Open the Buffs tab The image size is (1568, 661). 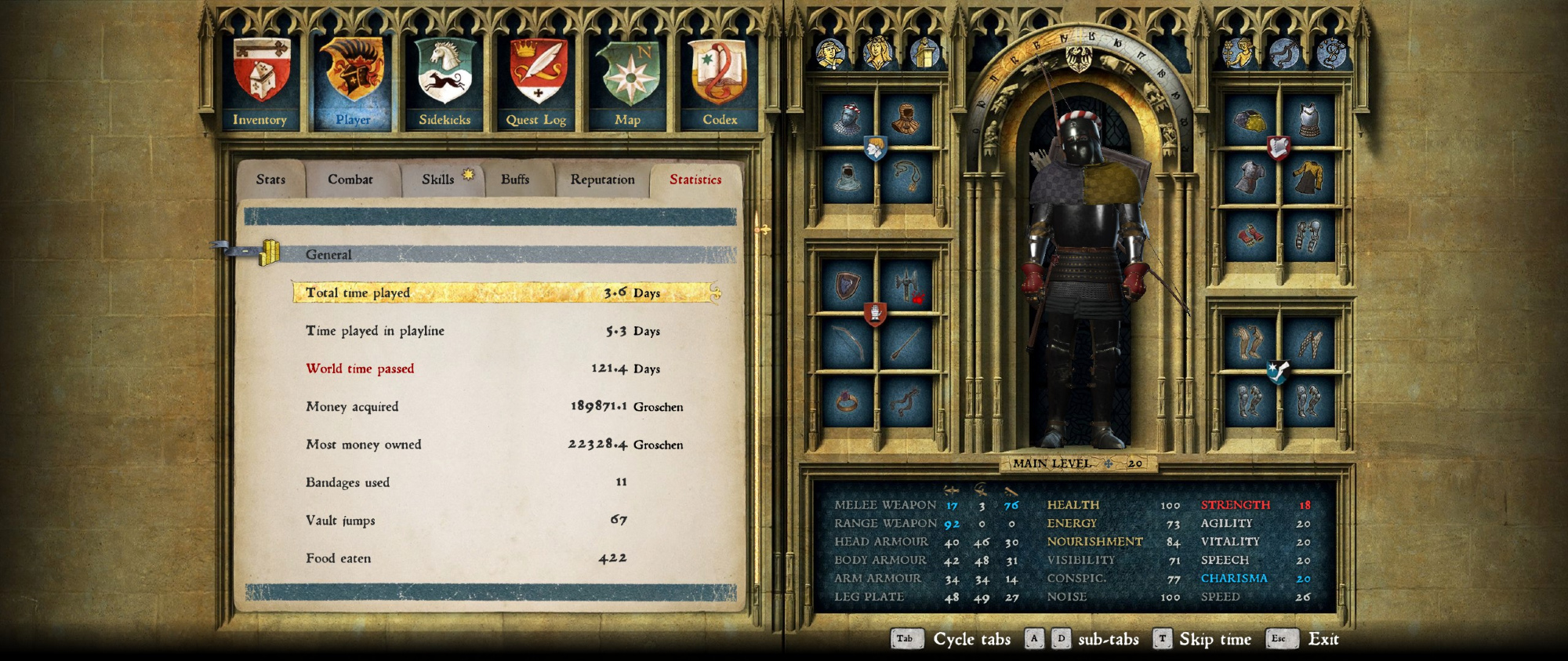515,180
